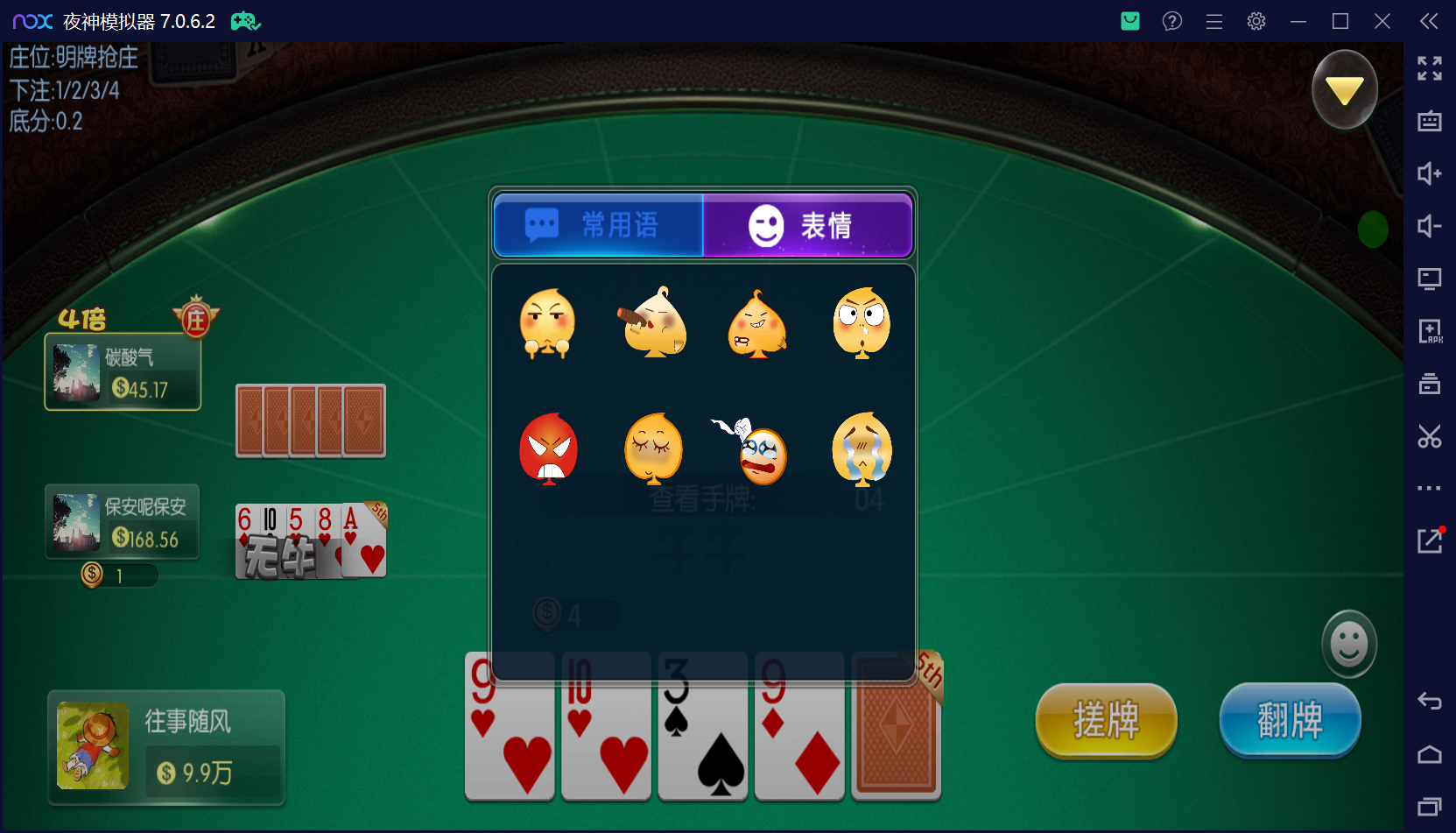Expand the yellow triangle dropdown menu
1456x833 pixels.
[1344, 89]
